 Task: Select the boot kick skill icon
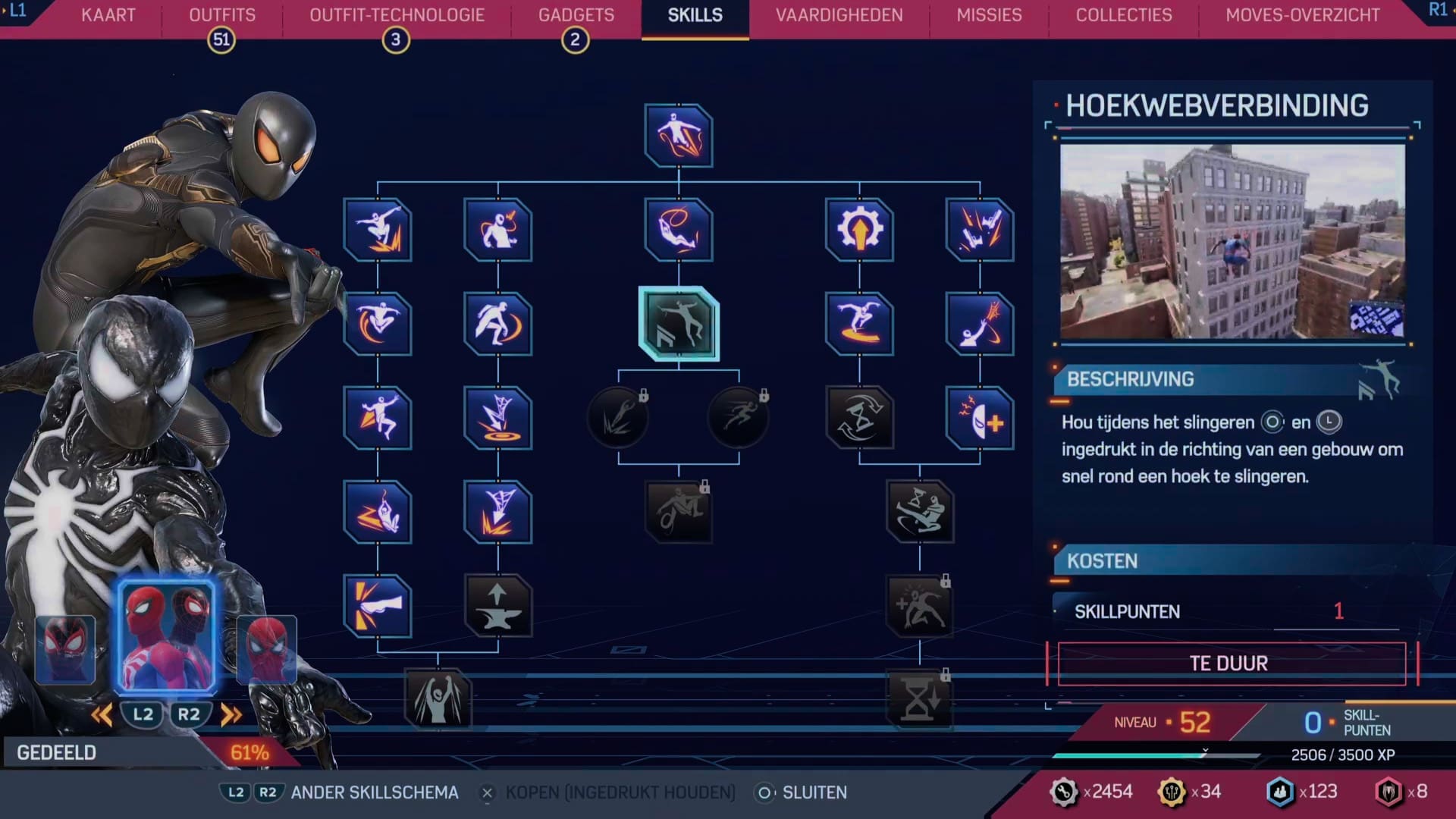378,605
